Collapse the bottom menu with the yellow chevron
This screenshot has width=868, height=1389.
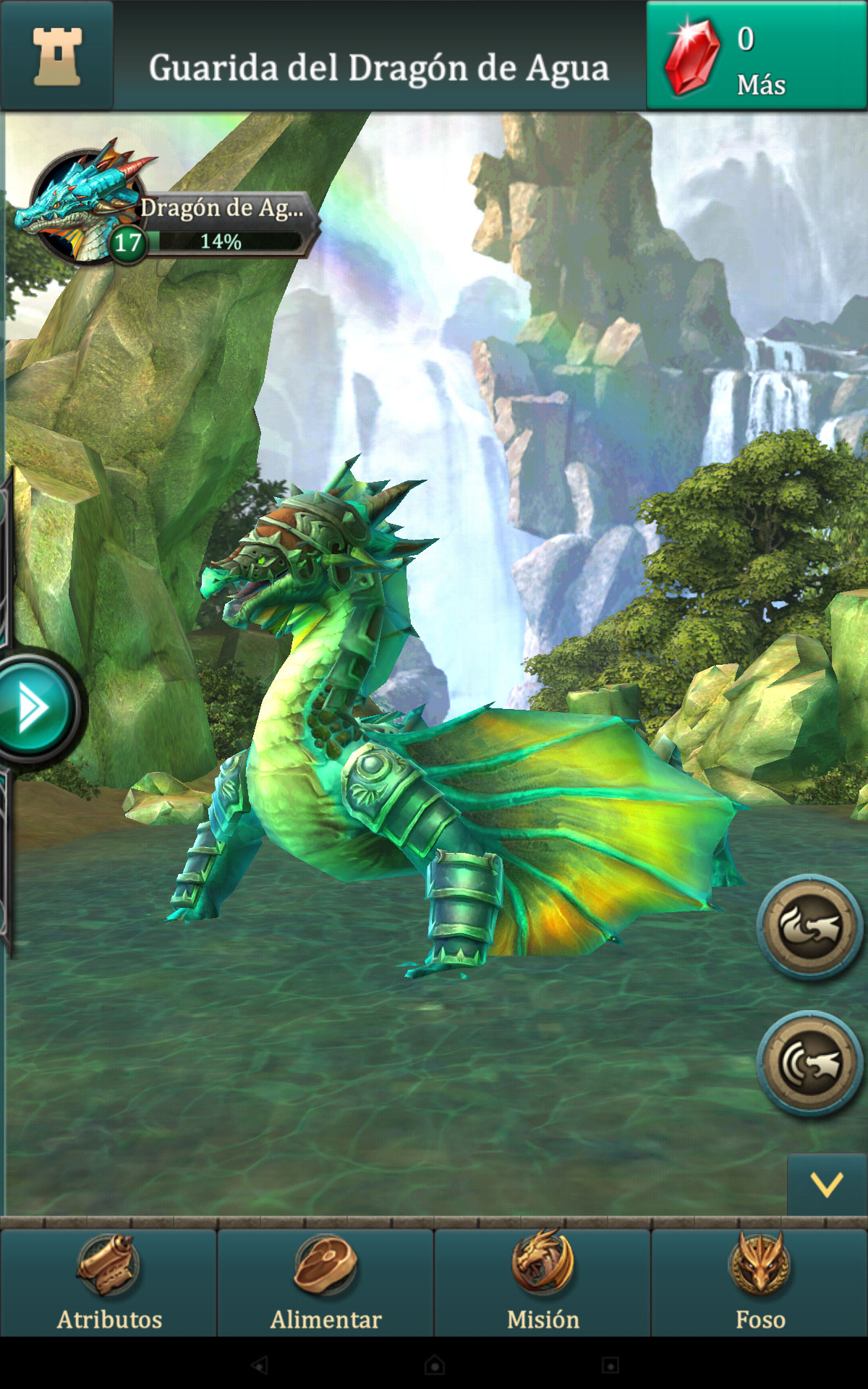point(827,1185)
